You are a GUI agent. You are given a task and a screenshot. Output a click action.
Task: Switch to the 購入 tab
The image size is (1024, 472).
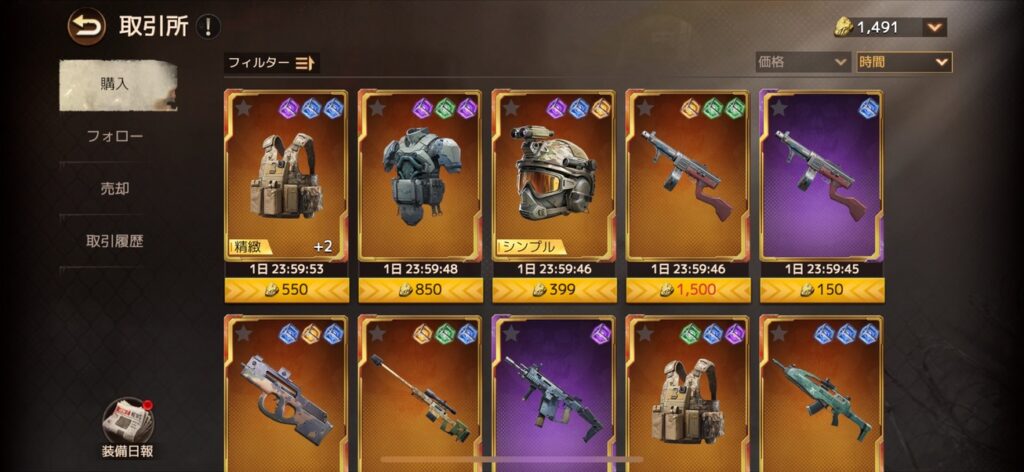[x=115, y=84]
